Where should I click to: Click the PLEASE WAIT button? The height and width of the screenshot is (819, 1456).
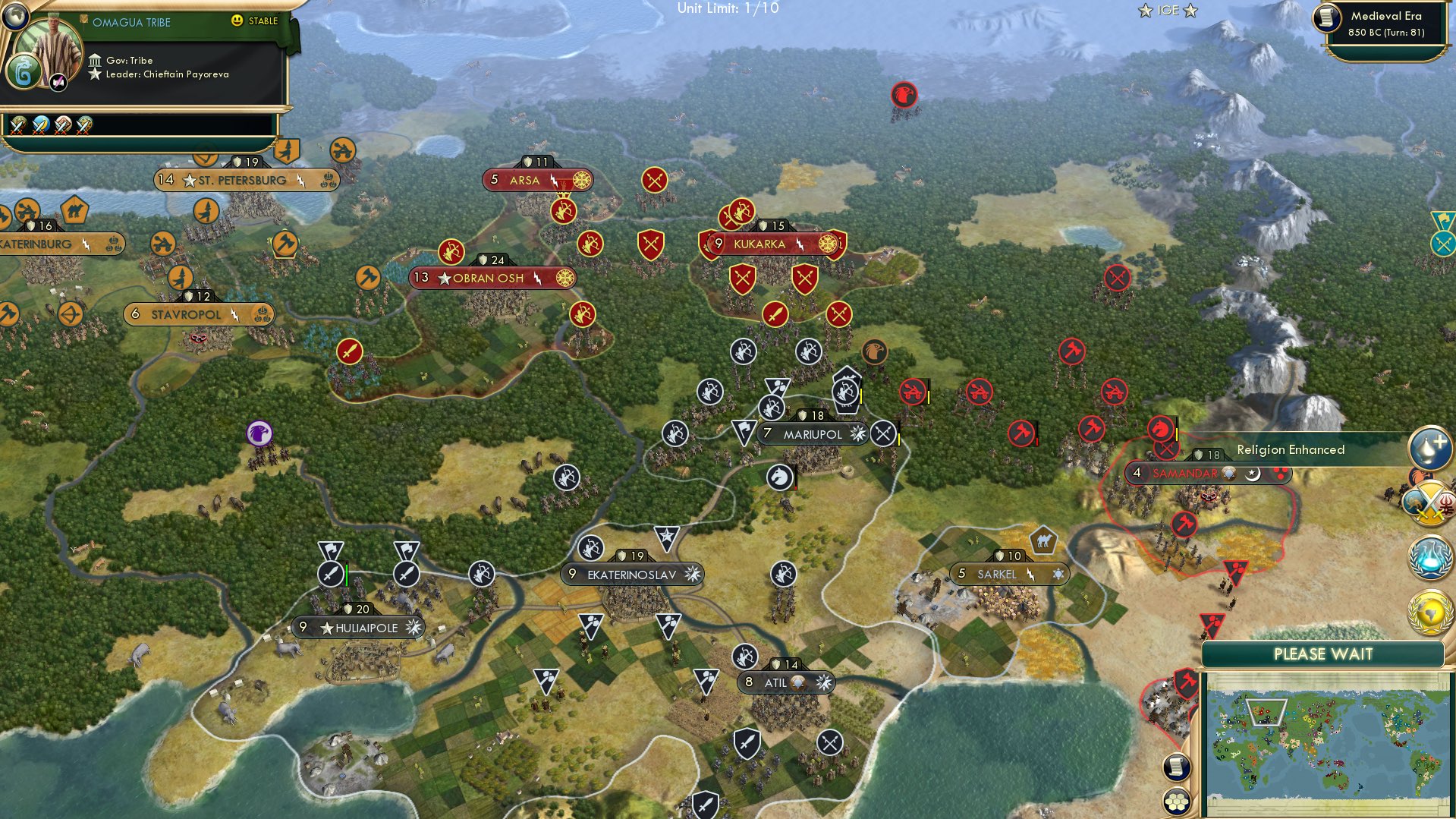pyautogui.click(x=1322, y=654)
